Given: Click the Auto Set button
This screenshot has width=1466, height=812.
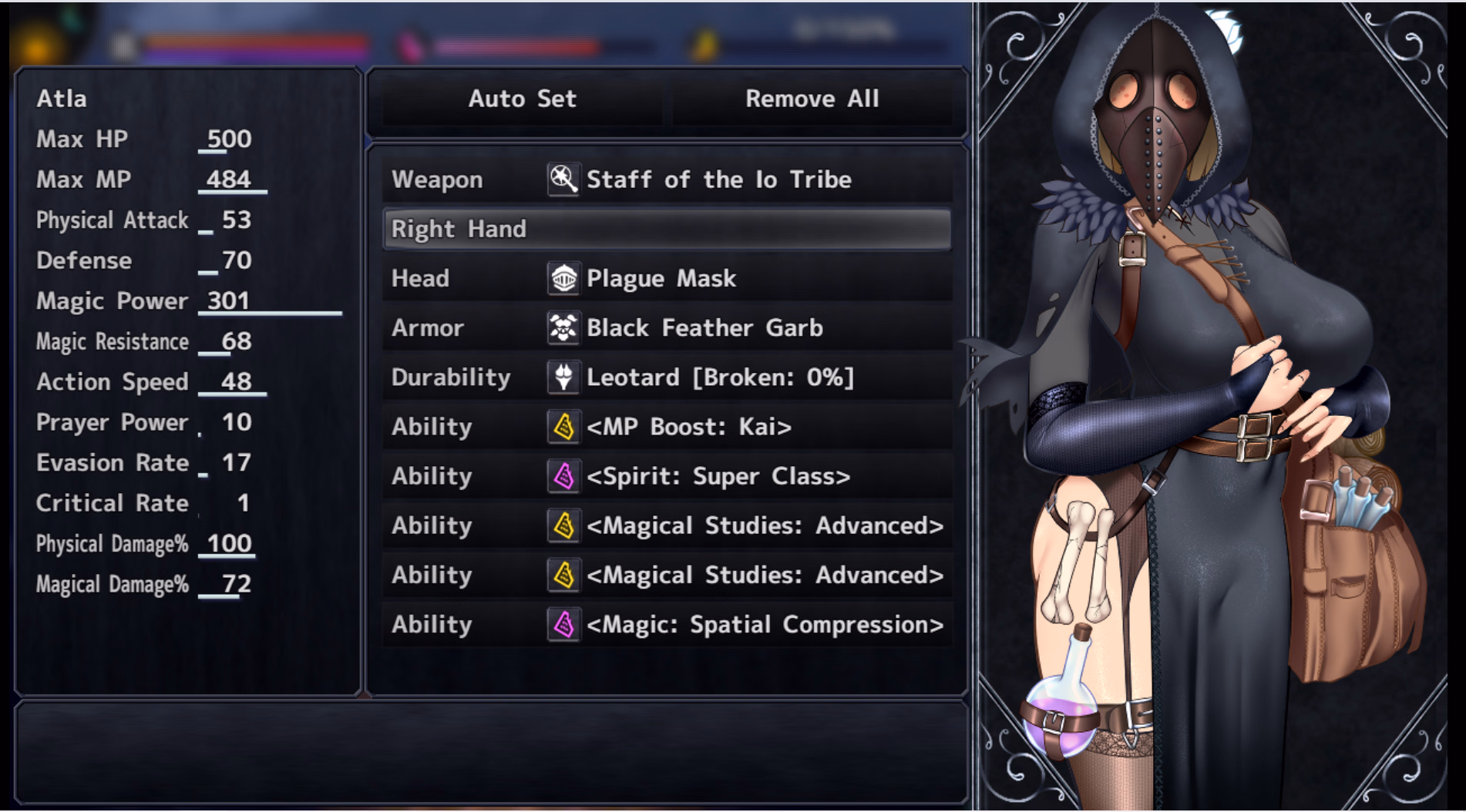Looking at the screenshot, I should tap(522, 99).
